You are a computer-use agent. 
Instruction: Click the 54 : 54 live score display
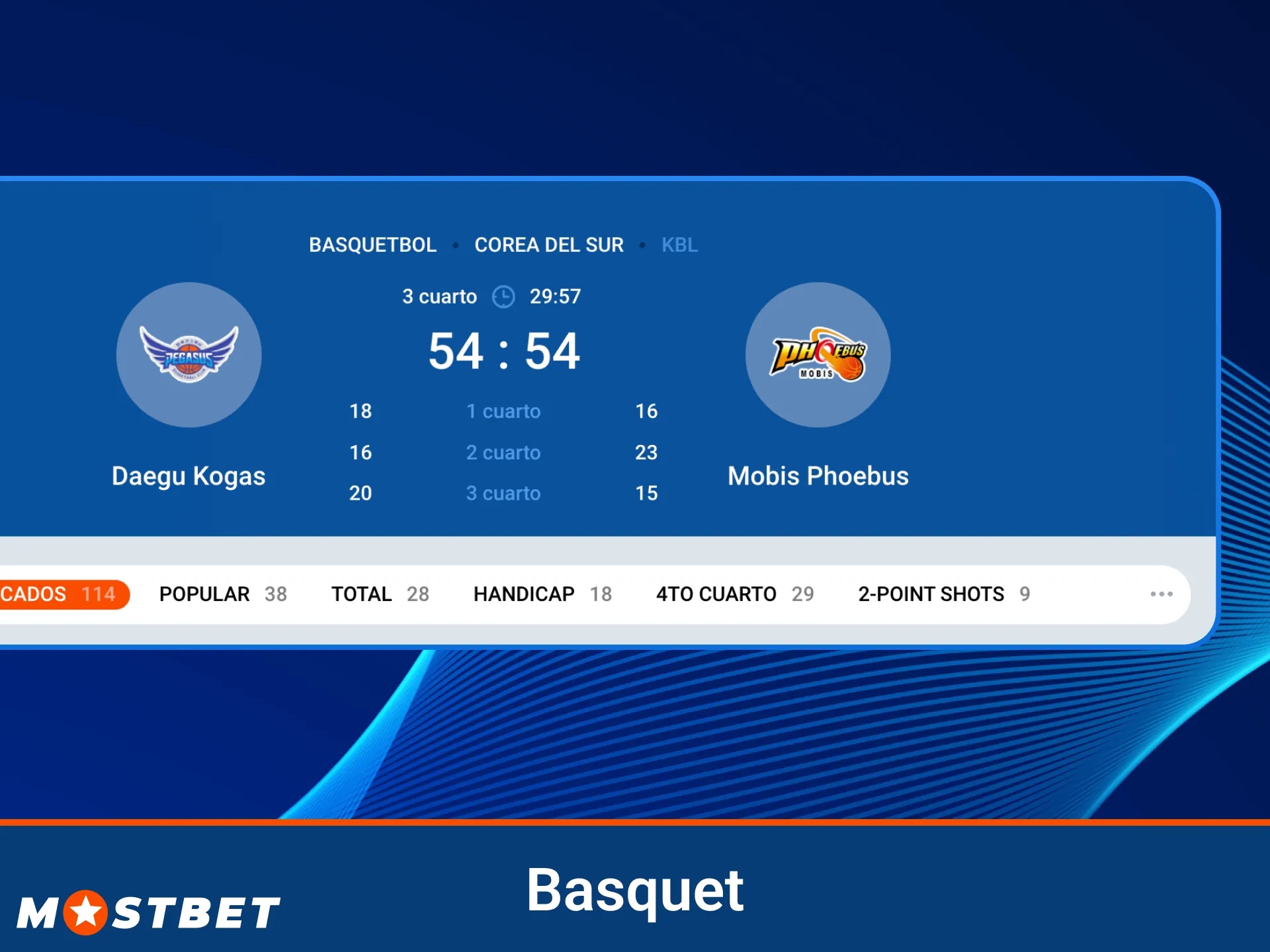(x=503, y=350)
